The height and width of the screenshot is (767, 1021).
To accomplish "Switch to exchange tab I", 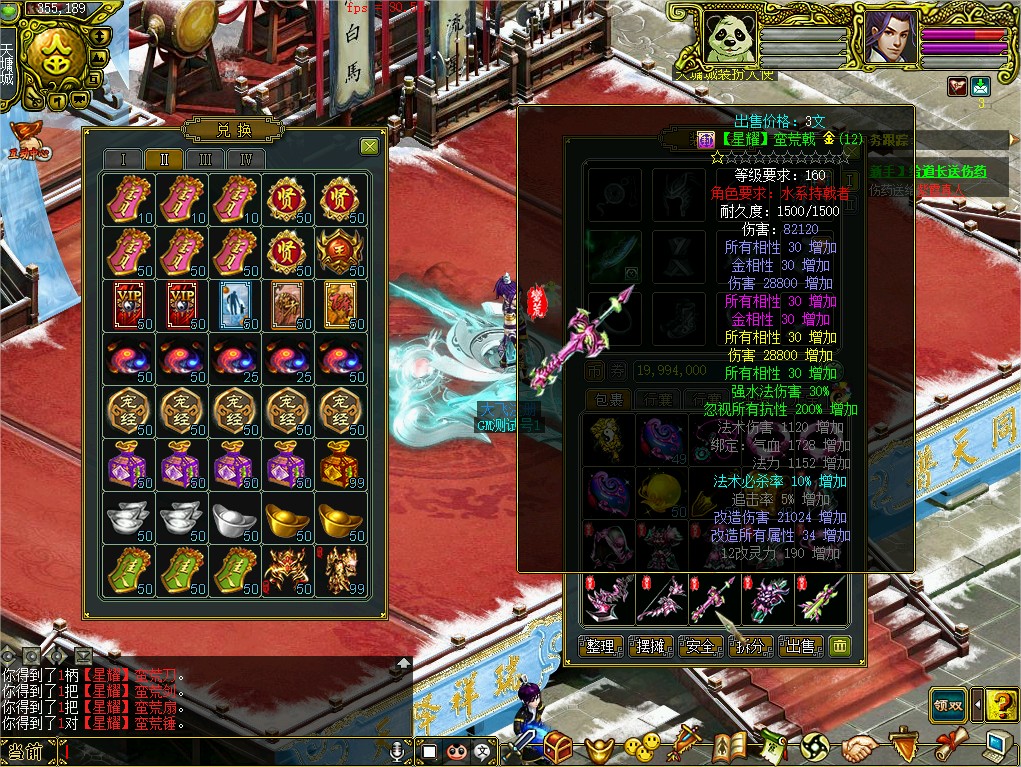I will tap(124, 159).
